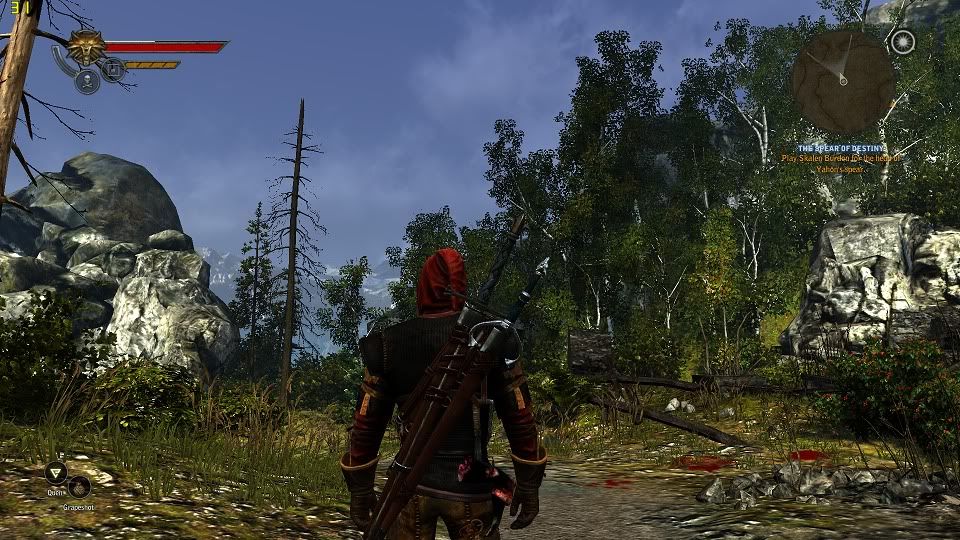Click the sun time-of-day indicator
The width and height of the screenshot is (960, 540).
coord(903,42)
